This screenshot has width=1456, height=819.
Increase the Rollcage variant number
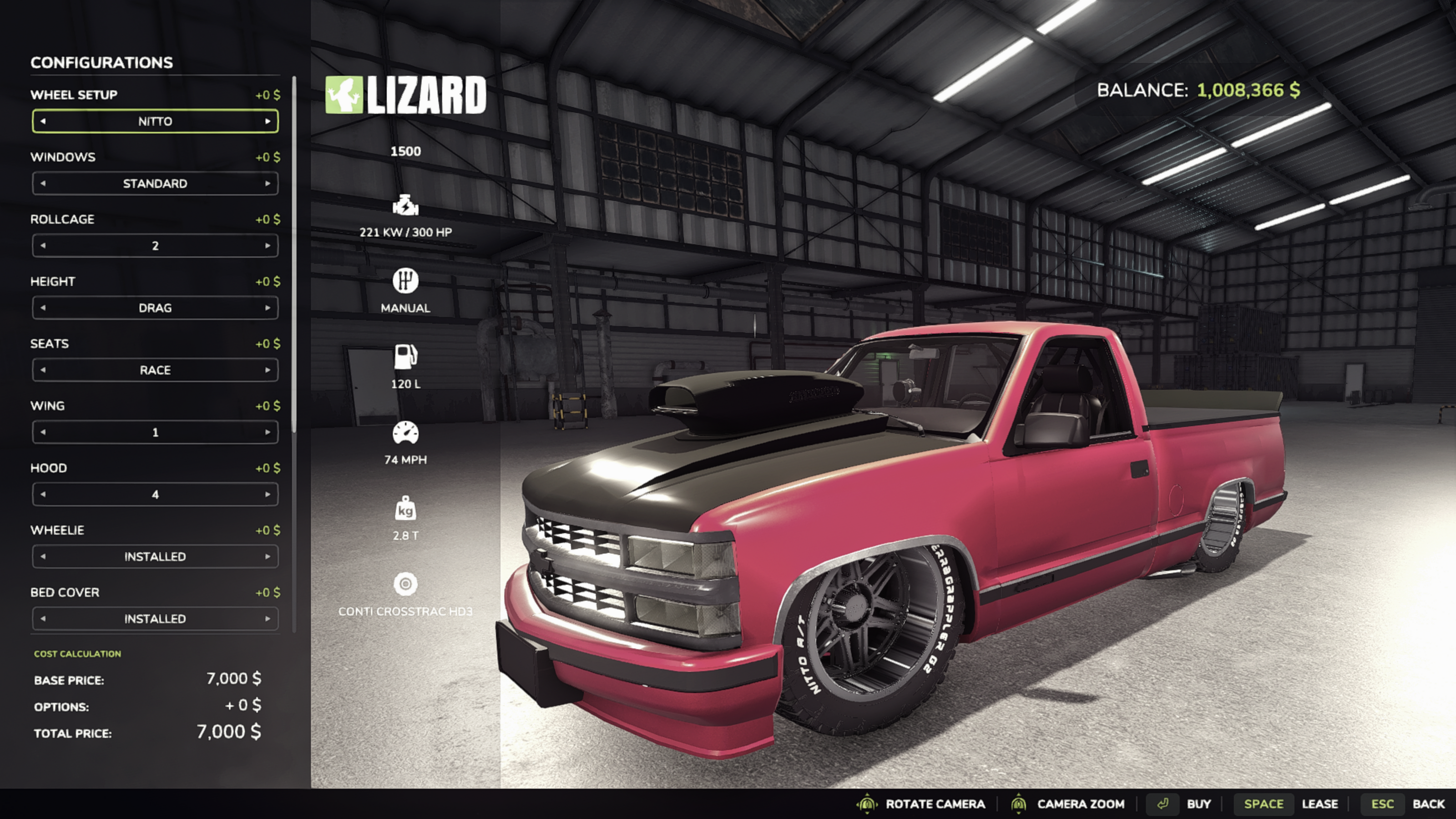coord(268,246)
